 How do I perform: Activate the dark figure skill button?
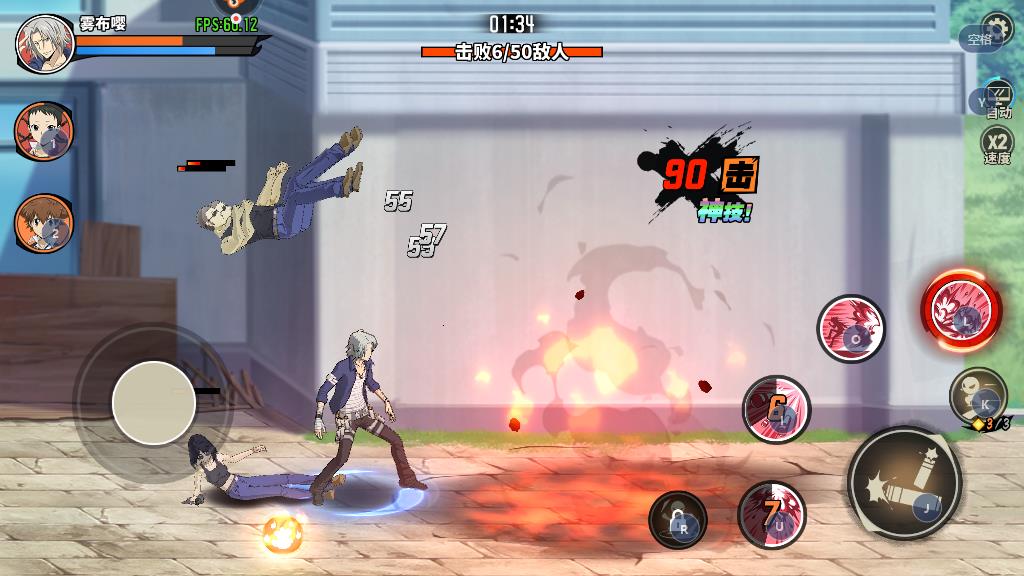(677, 520)
